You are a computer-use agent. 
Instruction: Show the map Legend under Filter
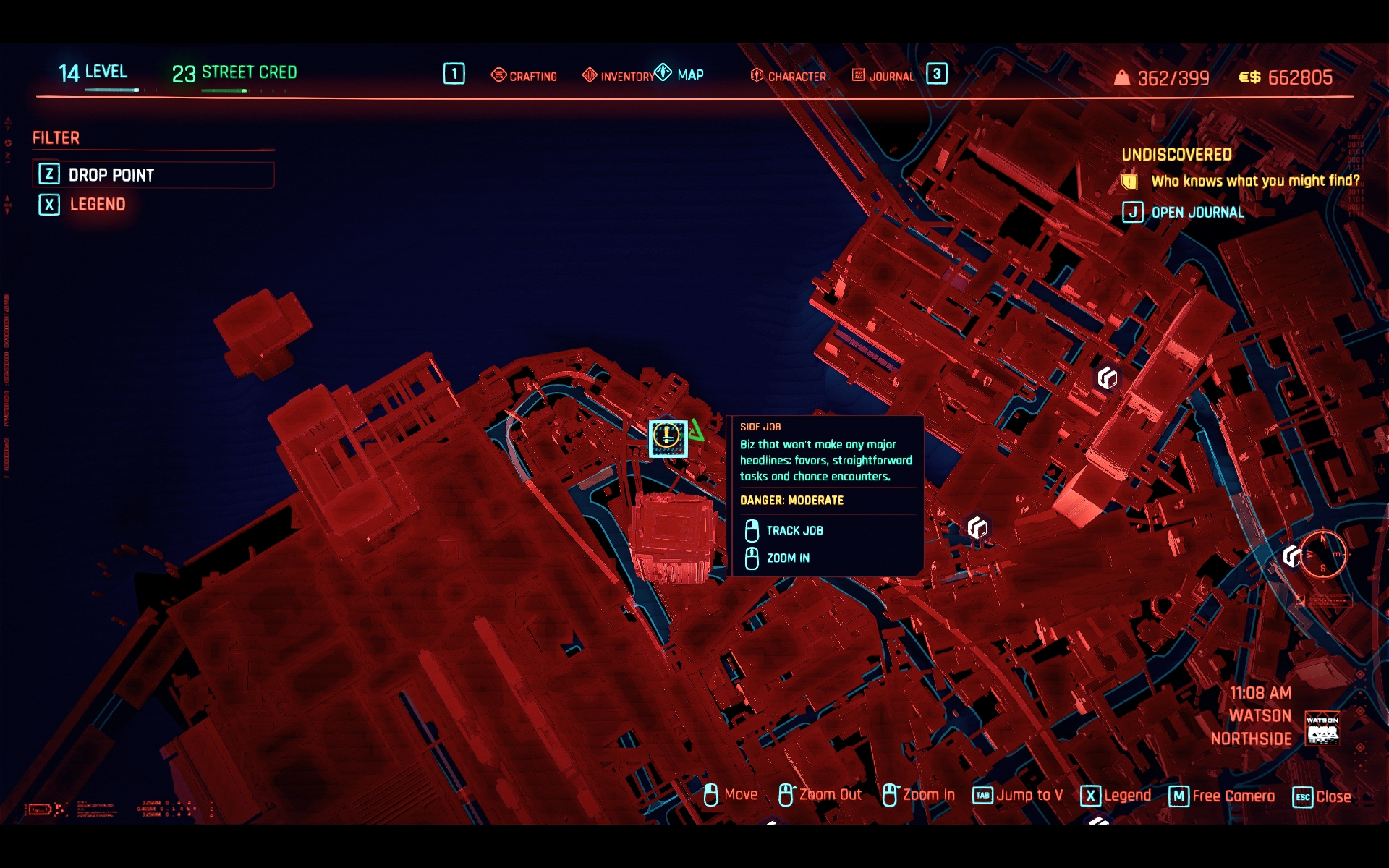click(x=97, y=205)
